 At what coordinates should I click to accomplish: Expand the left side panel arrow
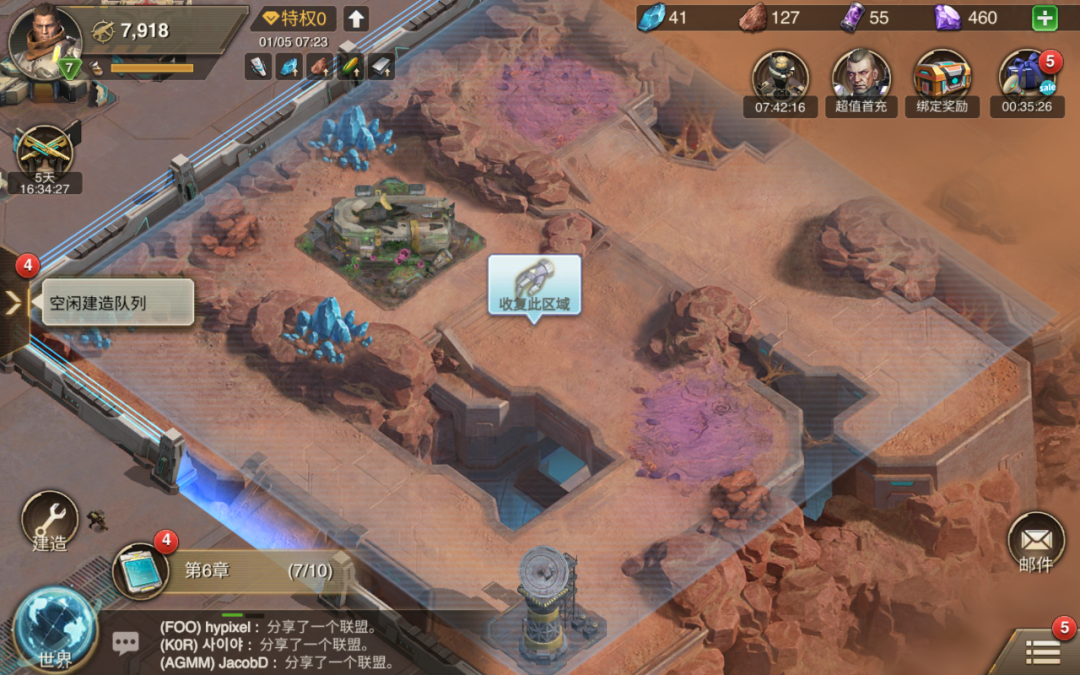[x=14, y=302]
